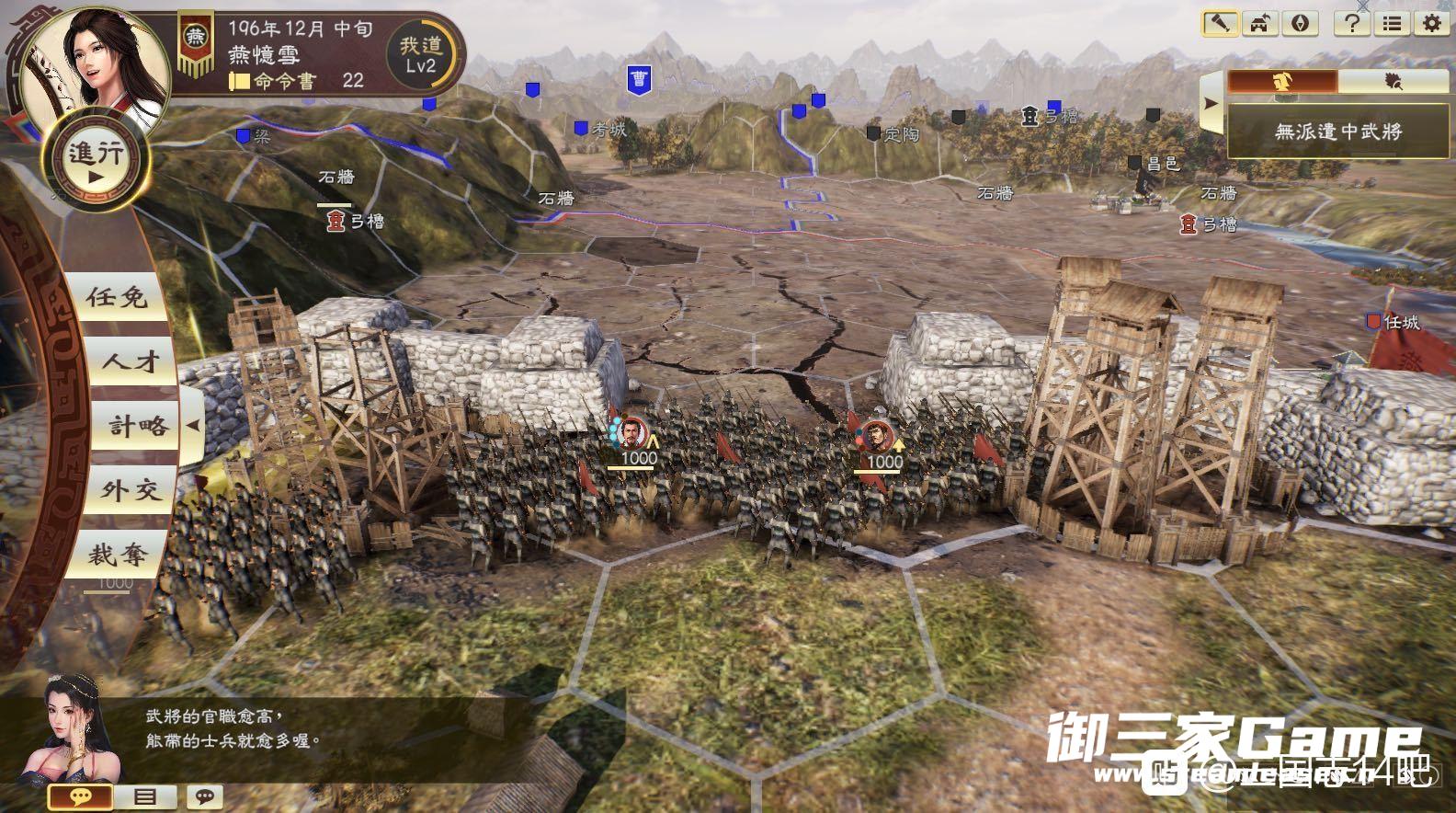Switch to the leaf brush tab
This screenshot has width=1456, height=813.
click(1393, 82)
